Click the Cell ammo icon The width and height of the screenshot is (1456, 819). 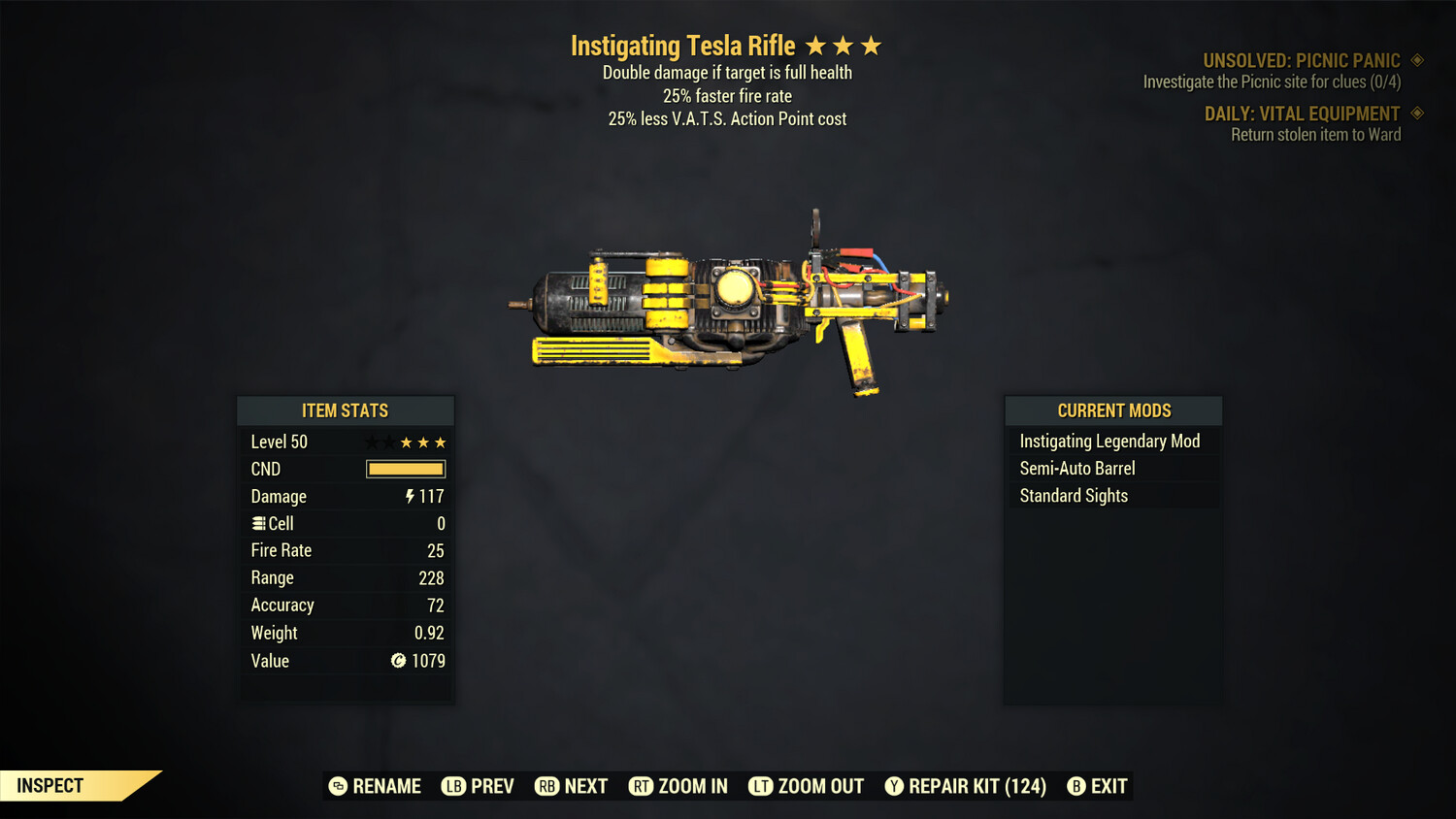coord(258,523)
